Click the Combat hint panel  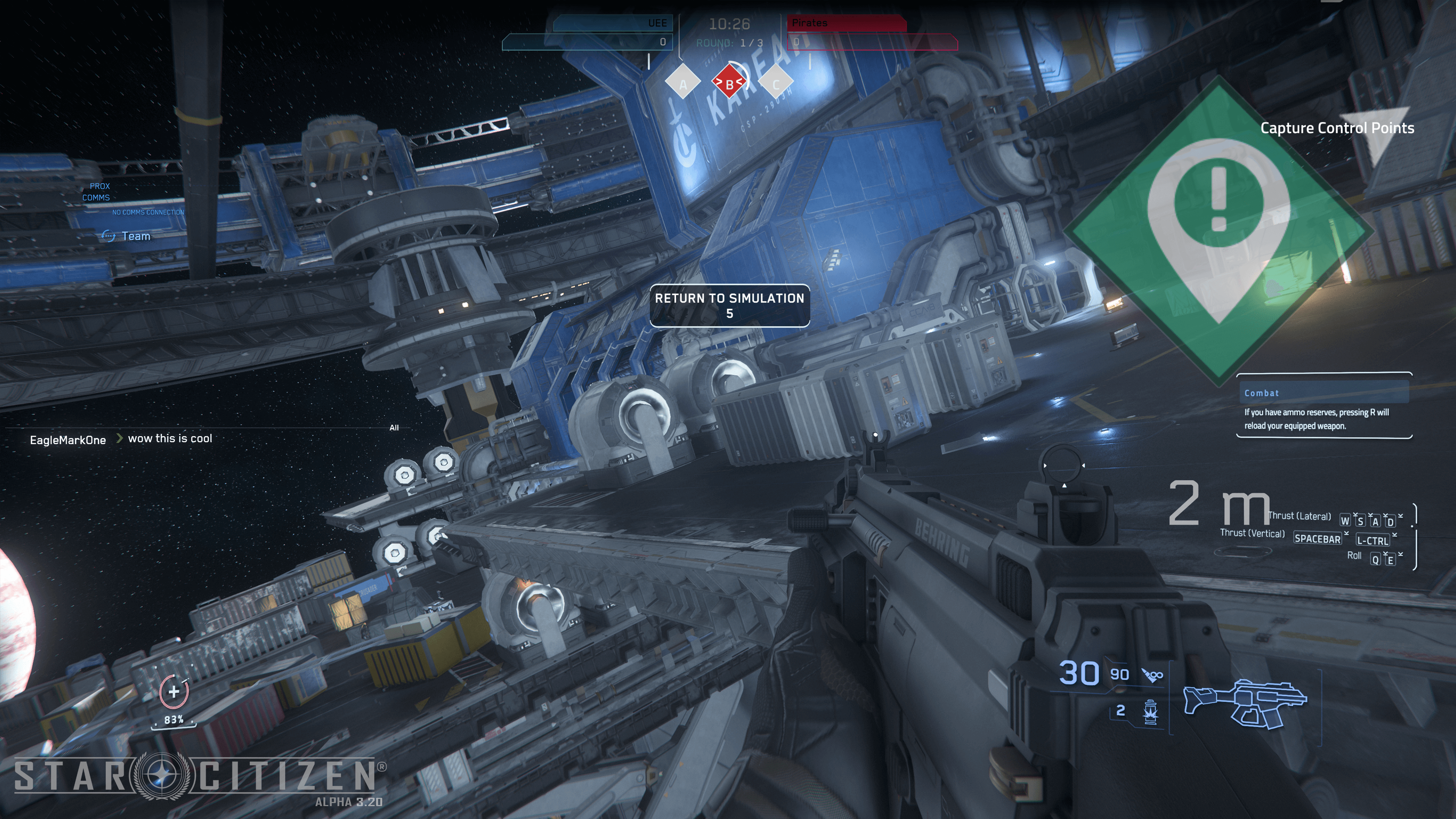1324,406
